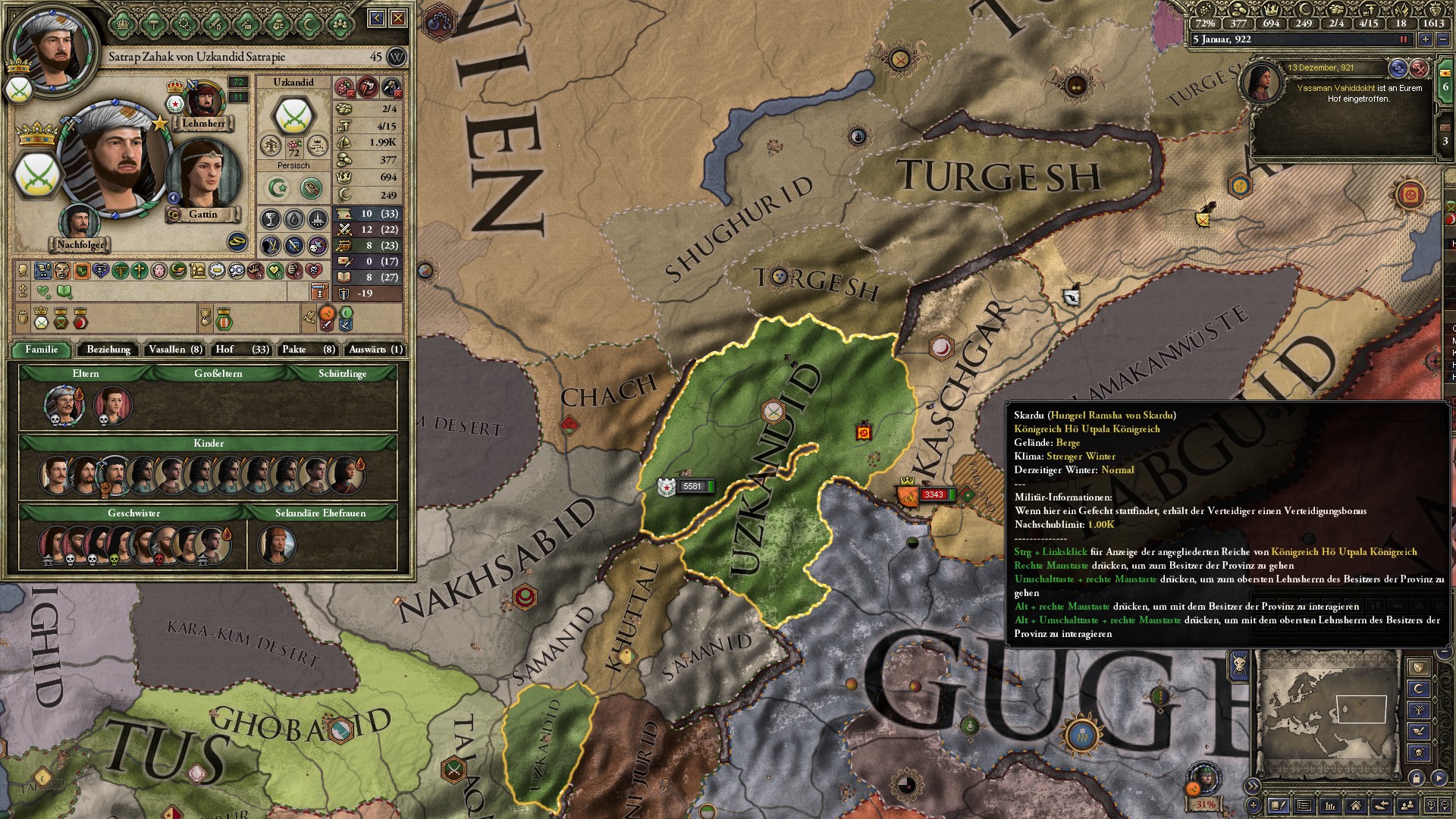Open the Lehnsherr portrait
Image resolution: width=1456 pixels, height=819 pixels.
pyautogui.click(x=202, y=102)
